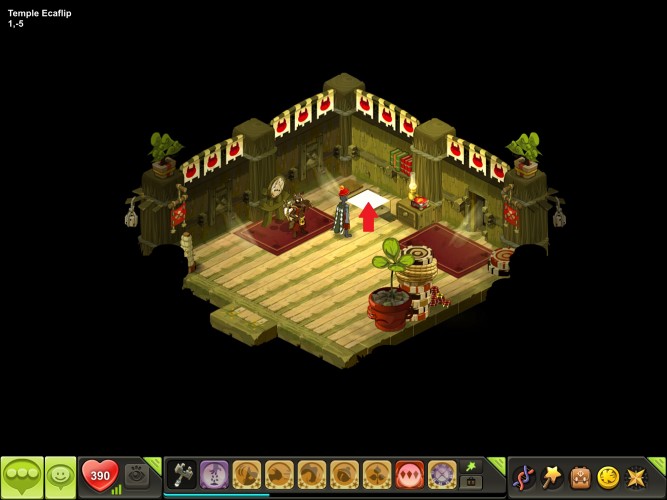Activate the purple roulette wheel spell

(441, 473)
